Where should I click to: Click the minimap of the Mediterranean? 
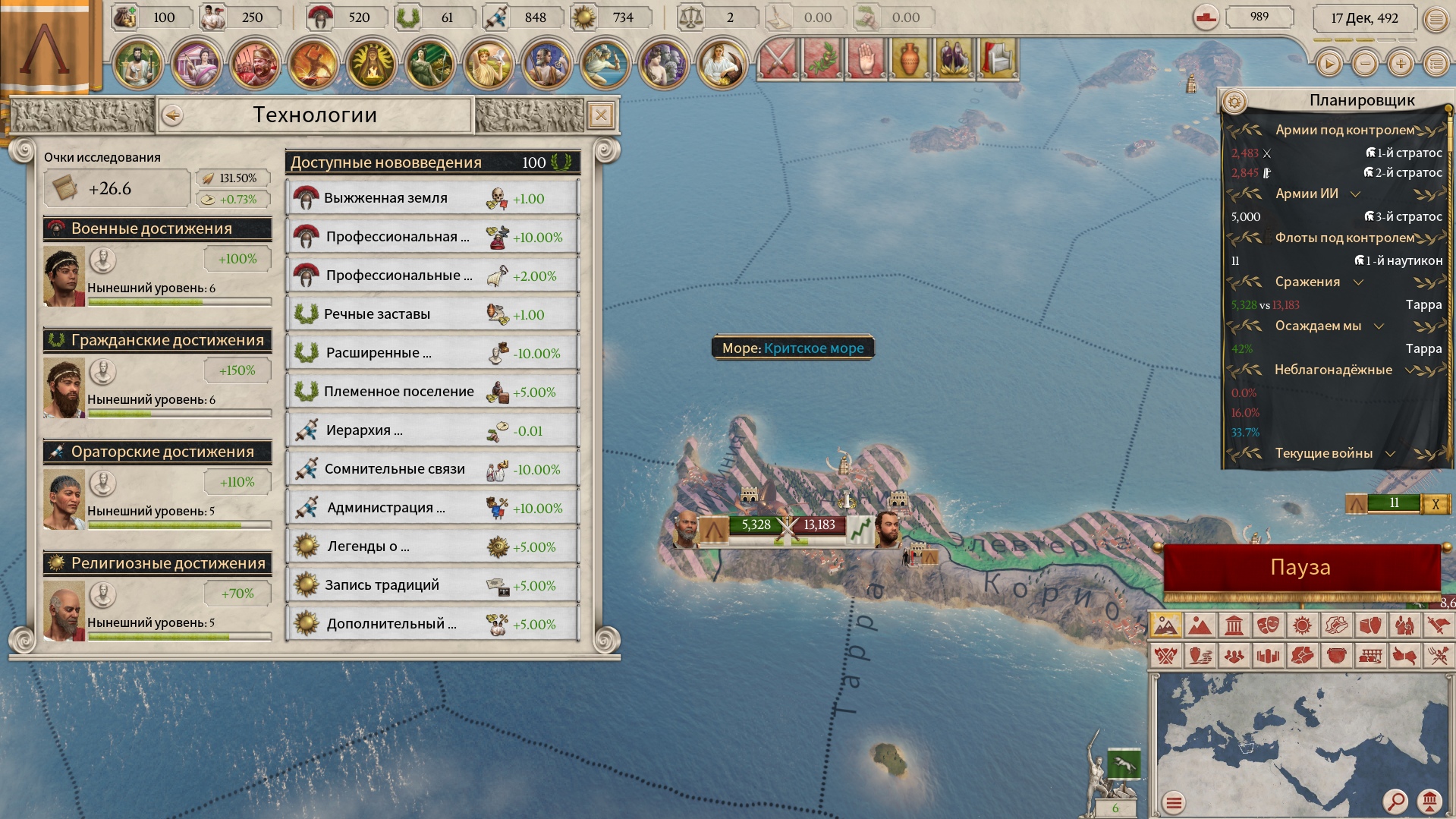point(1290,736)
